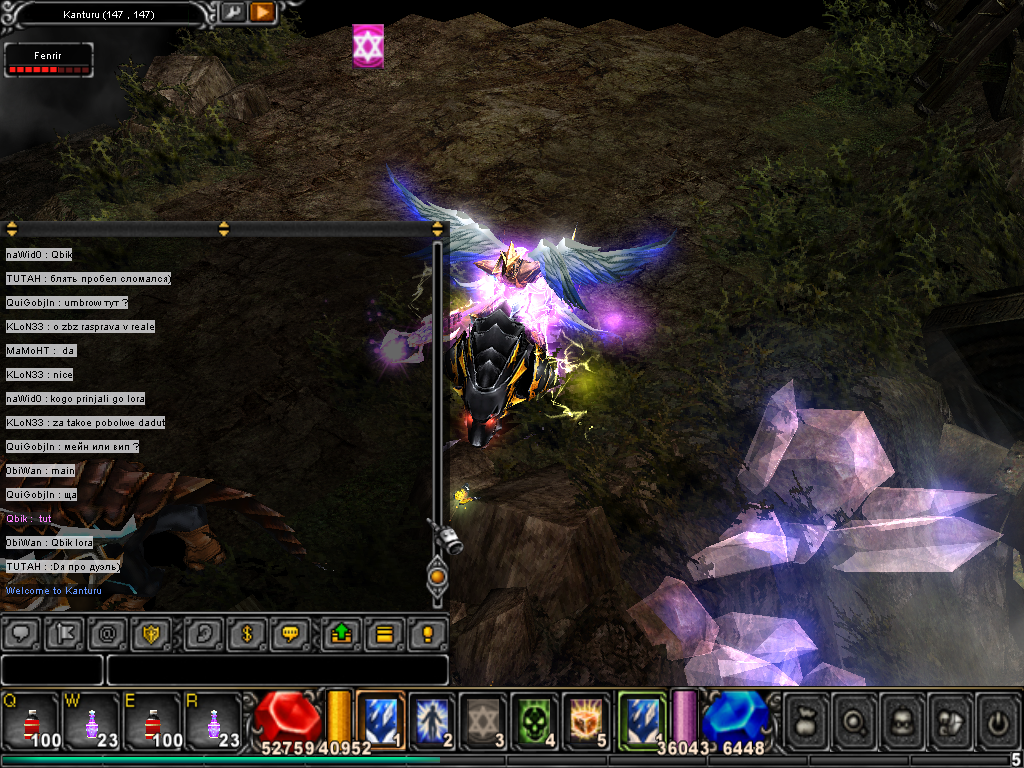Select the white figure aura skill 2
The image size is (1024, 768).
(433, 720)
